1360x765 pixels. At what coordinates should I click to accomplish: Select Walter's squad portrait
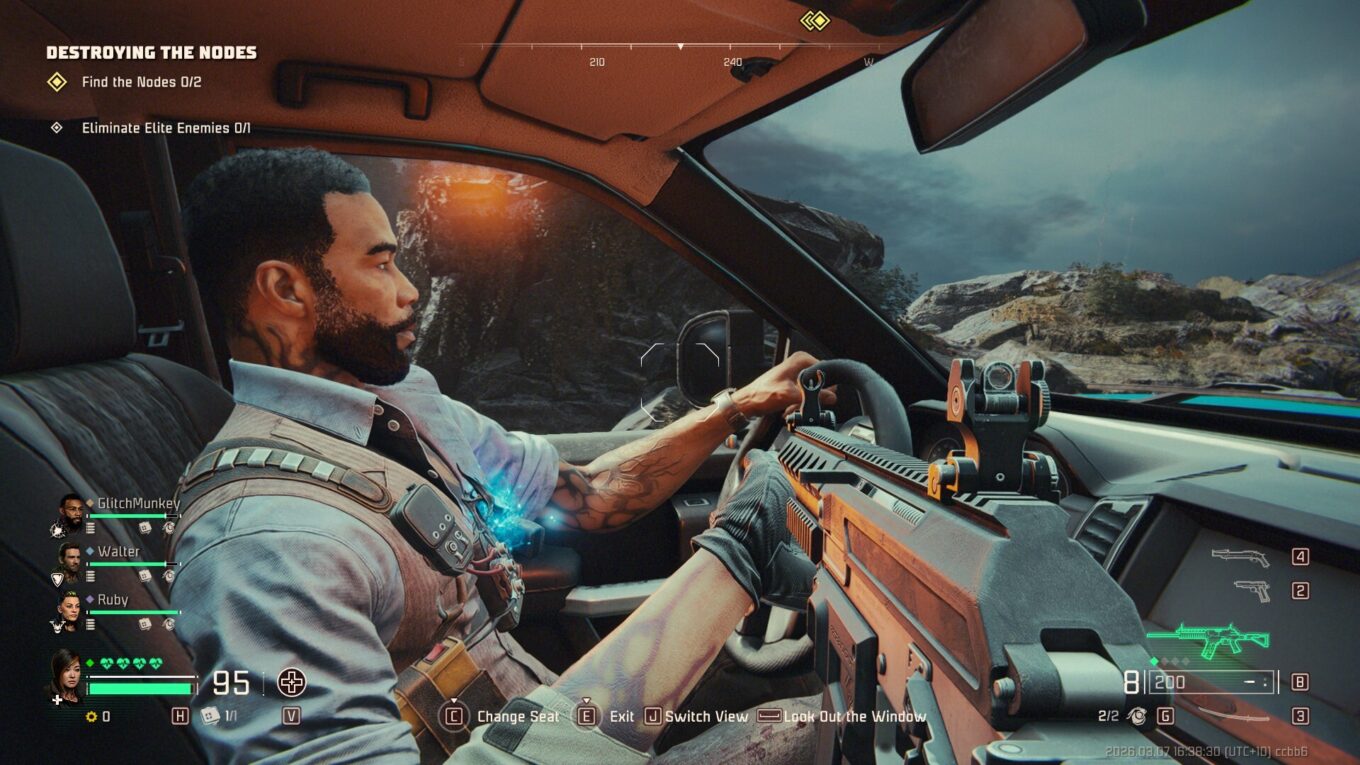pos(70,558)
